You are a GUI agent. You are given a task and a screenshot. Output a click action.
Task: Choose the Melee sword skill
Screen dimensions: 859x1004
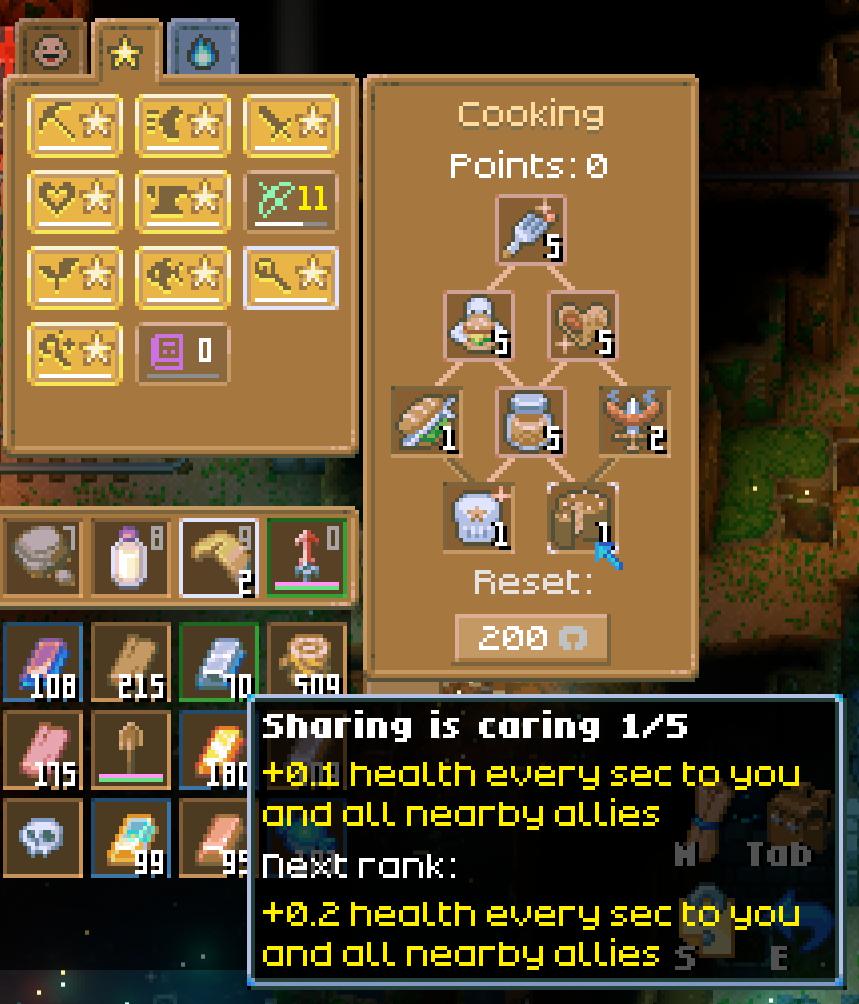coord(290,125)
